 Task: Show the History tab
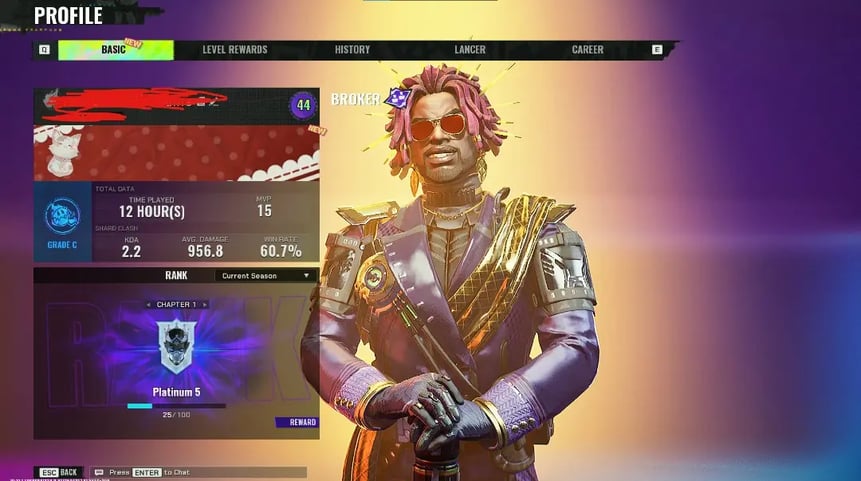click(352, 50)
